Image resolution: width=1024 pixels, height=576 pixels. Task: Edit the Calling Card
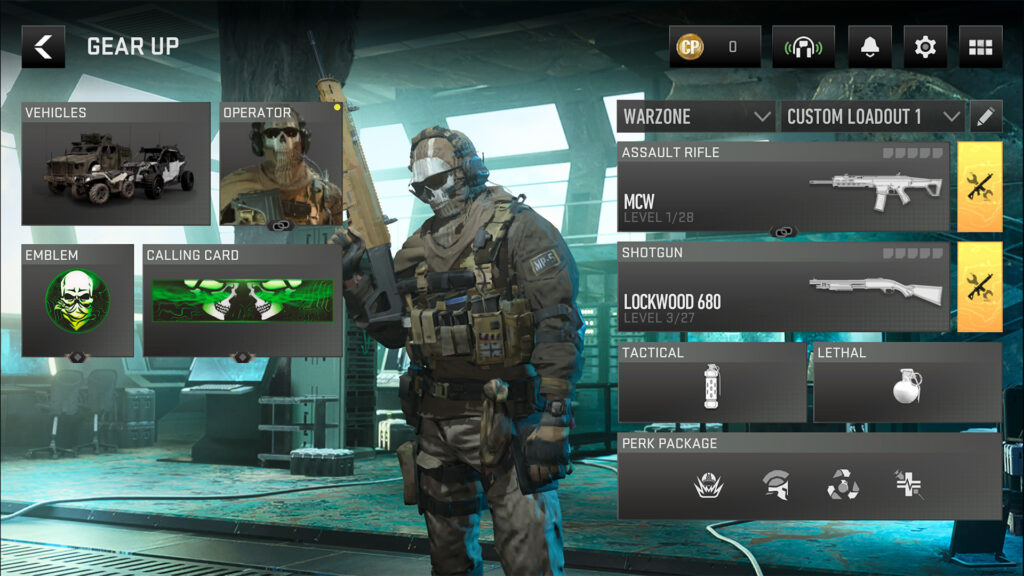[242, 301]
